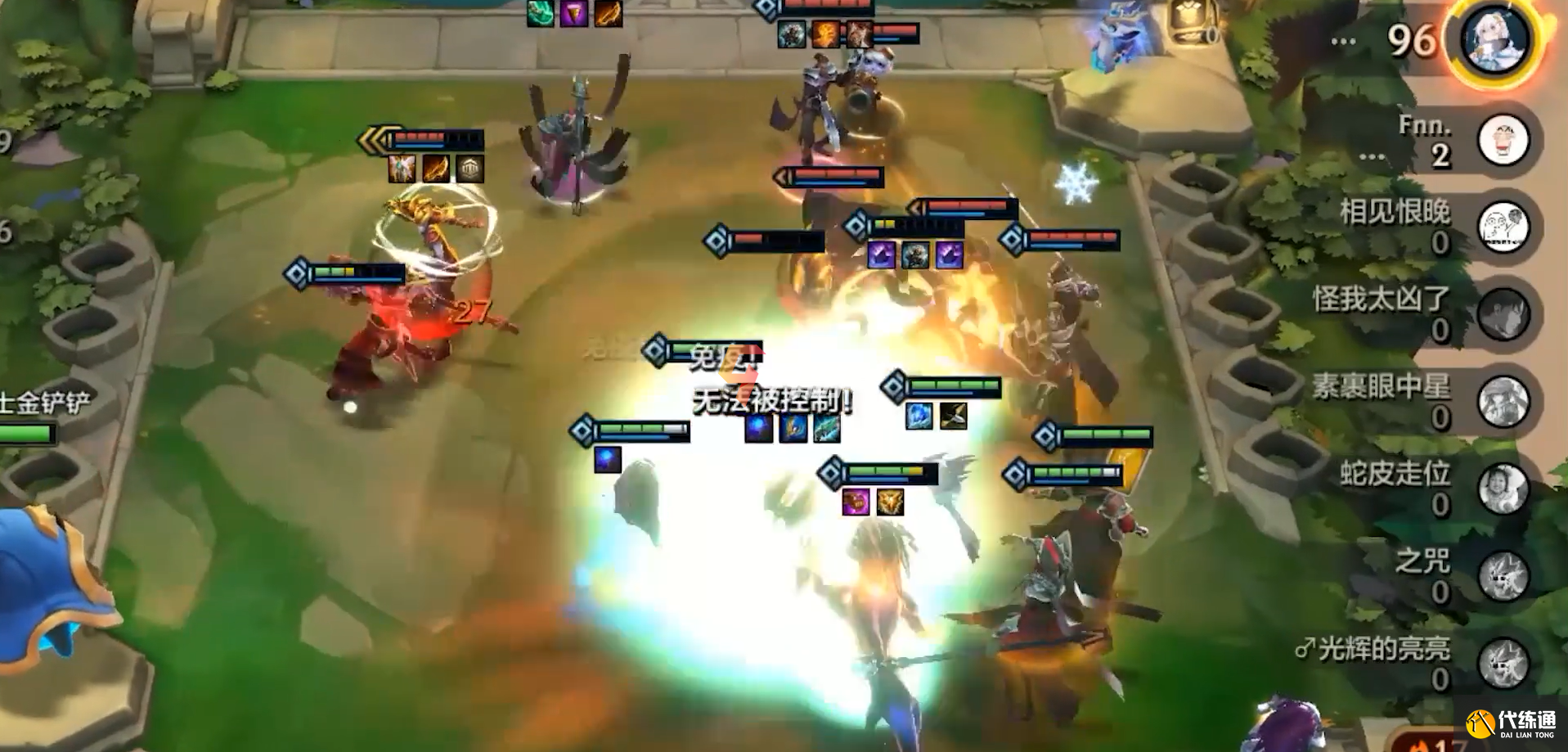View 素裹眼中星's board
Viewport: 1568px width, 752px height.
1503,402
